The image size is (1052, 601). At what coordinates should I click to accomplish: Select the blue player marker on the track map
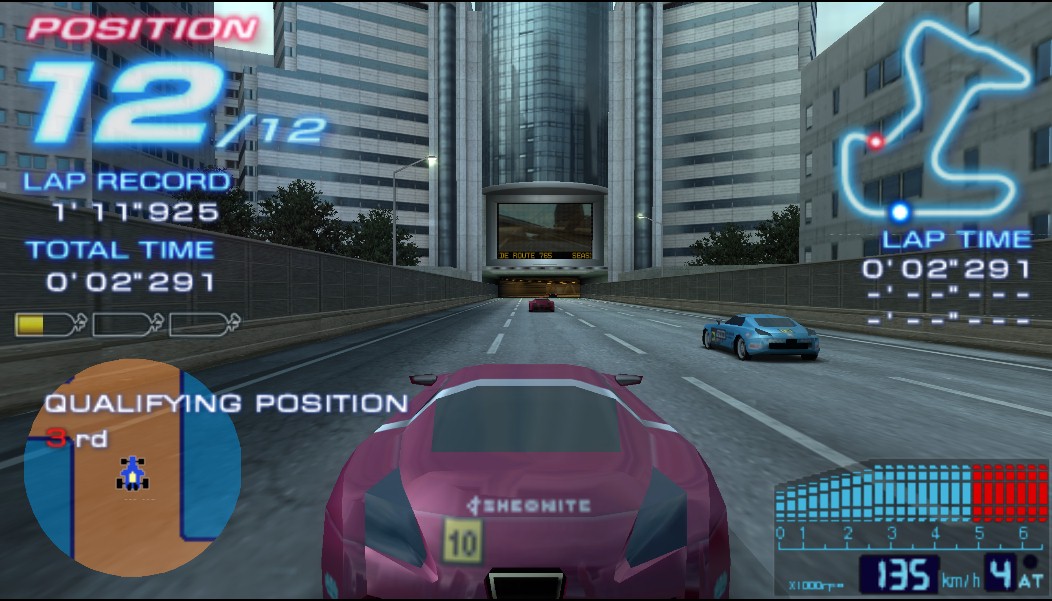tap(900, 211)
